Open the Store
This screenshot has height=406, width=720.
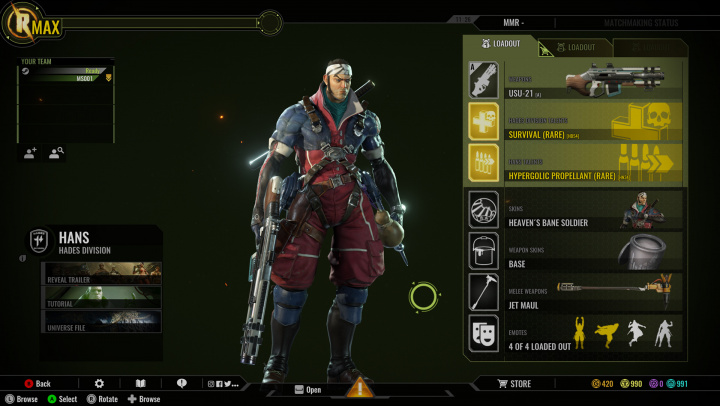pyautogui.click(x=515, y=383)
